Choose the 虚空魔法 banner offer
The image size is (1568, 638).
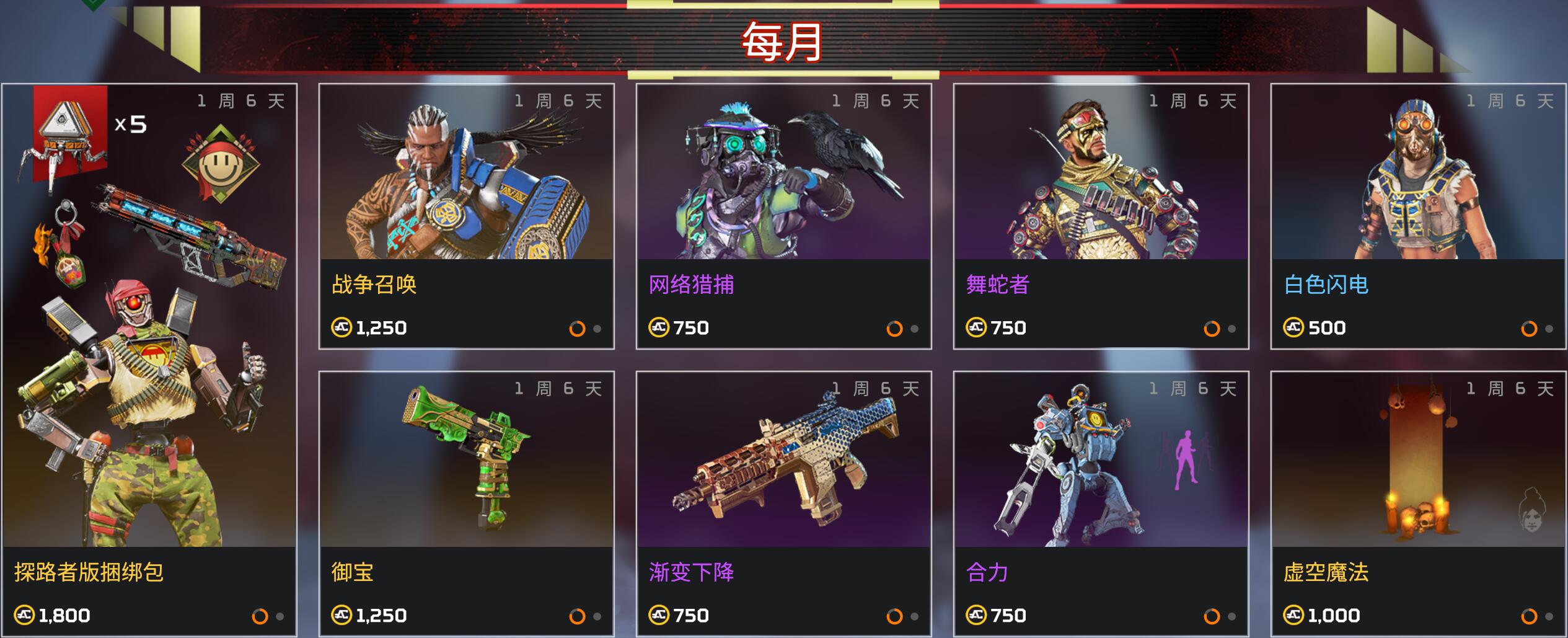[x=1418, y=503]
